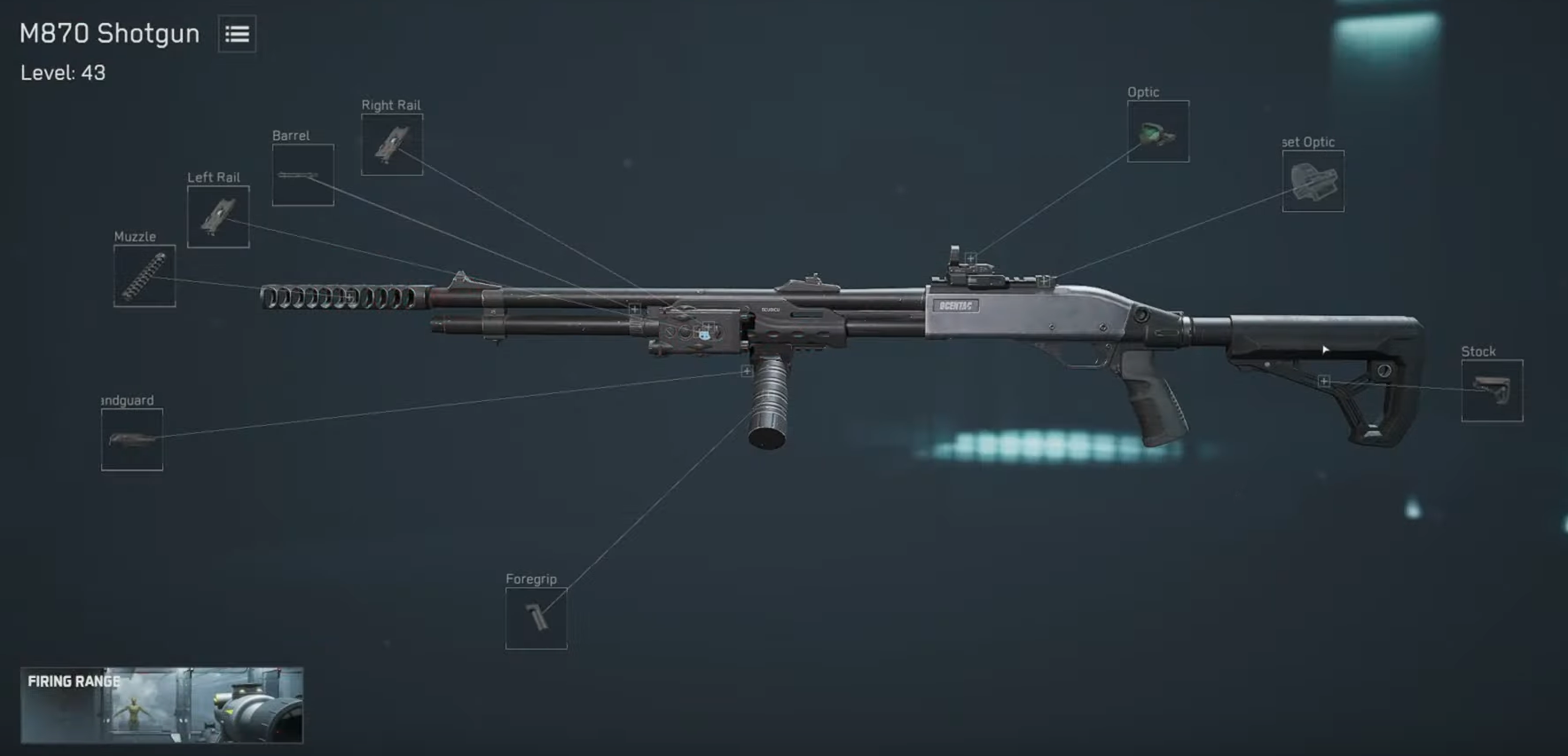Screen dimensions: 1568x756
Task: Click the M870 Shotgun title
Action: click(108, 33)
